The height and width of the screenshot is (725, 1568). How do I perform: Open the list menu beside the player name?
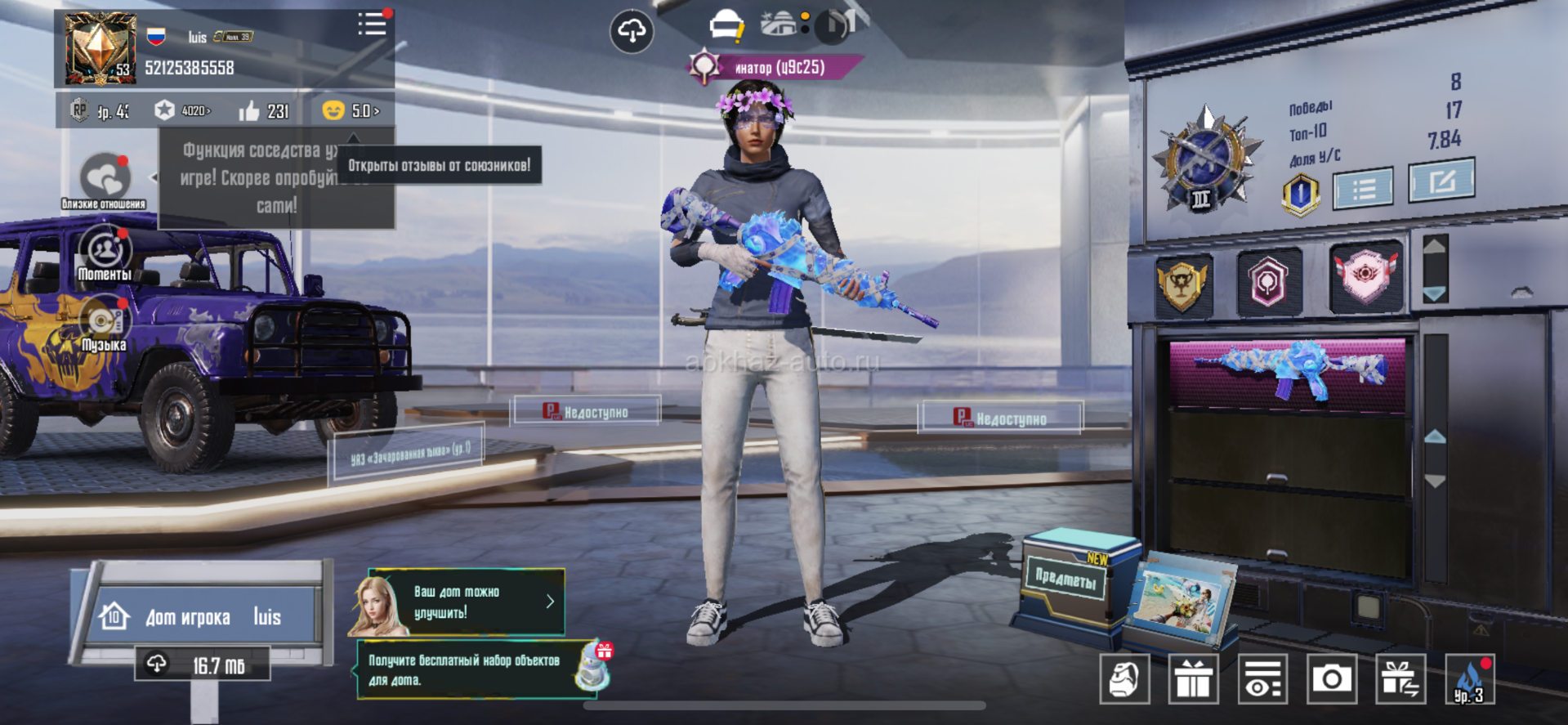point(372,25)
